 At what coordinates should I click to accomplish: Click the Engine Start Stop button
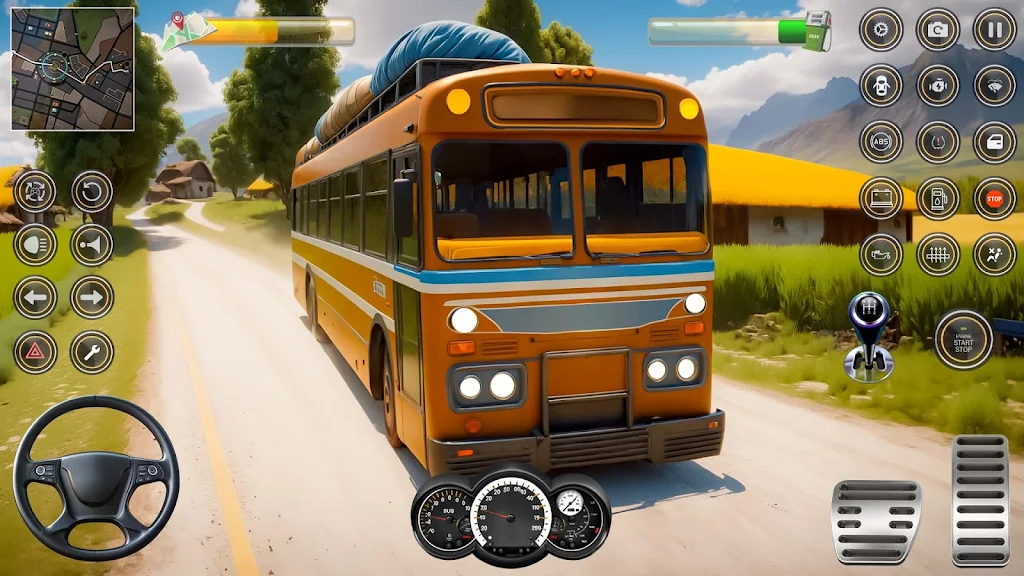(963, 339)
